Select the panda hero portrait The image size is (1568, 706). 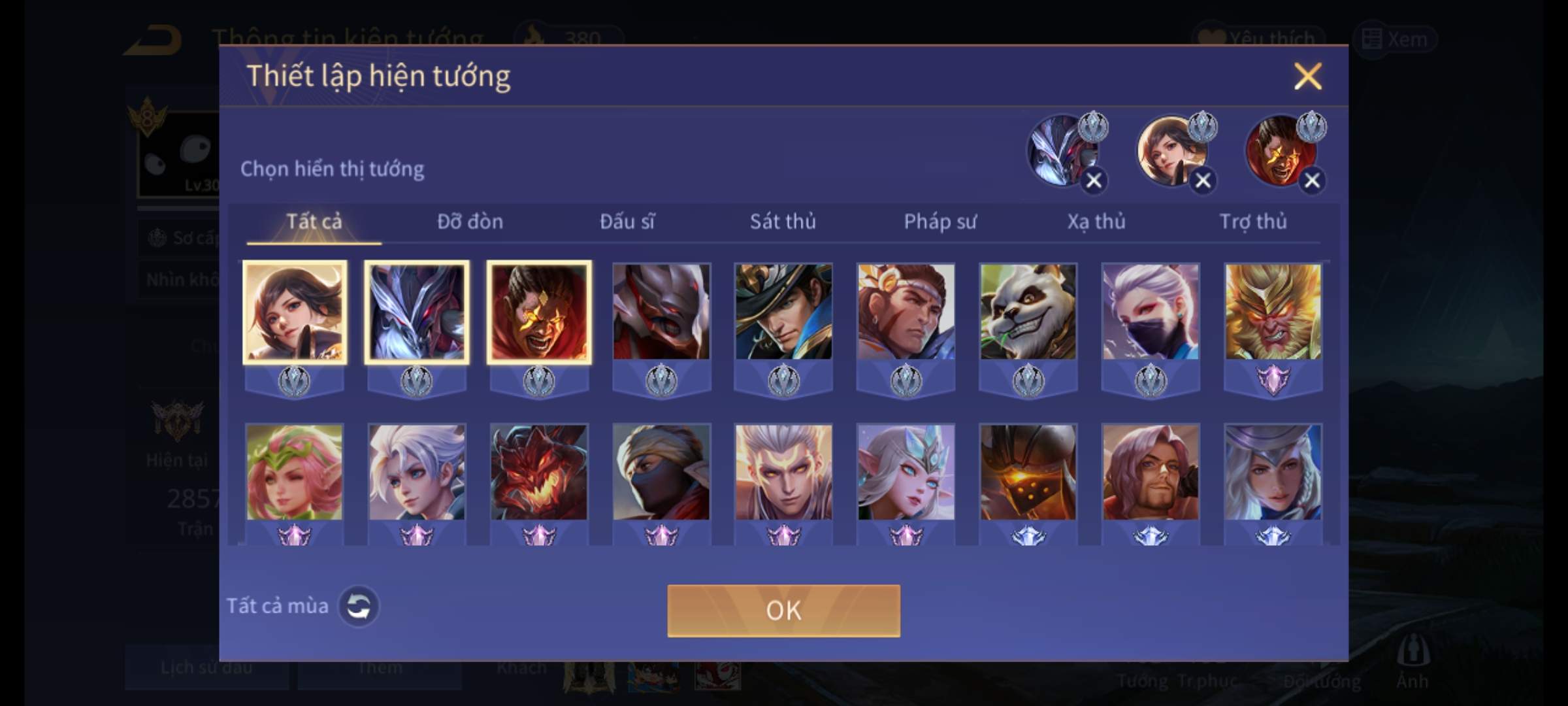pos(1028,312)
